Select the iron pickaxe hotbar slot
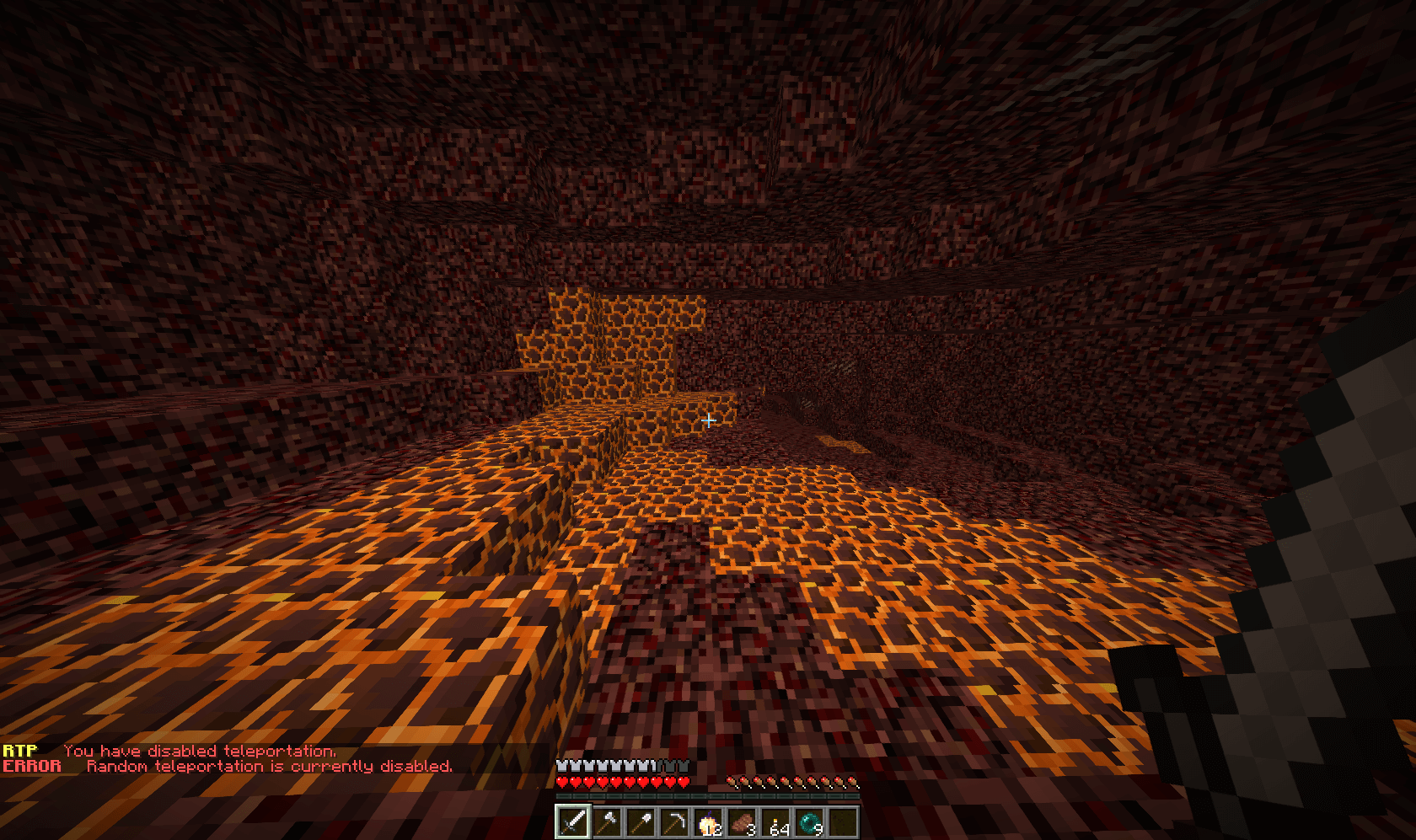The width and height of the screenshot is (1416, 840). [675, 823]
